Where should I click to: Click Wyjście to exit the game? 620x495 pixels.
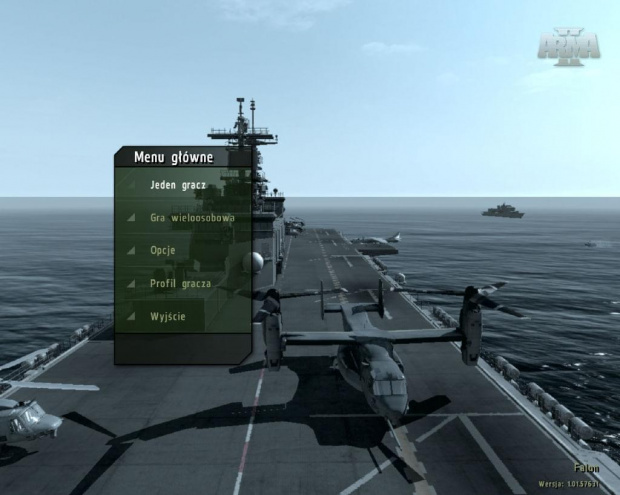coord(168,316)
